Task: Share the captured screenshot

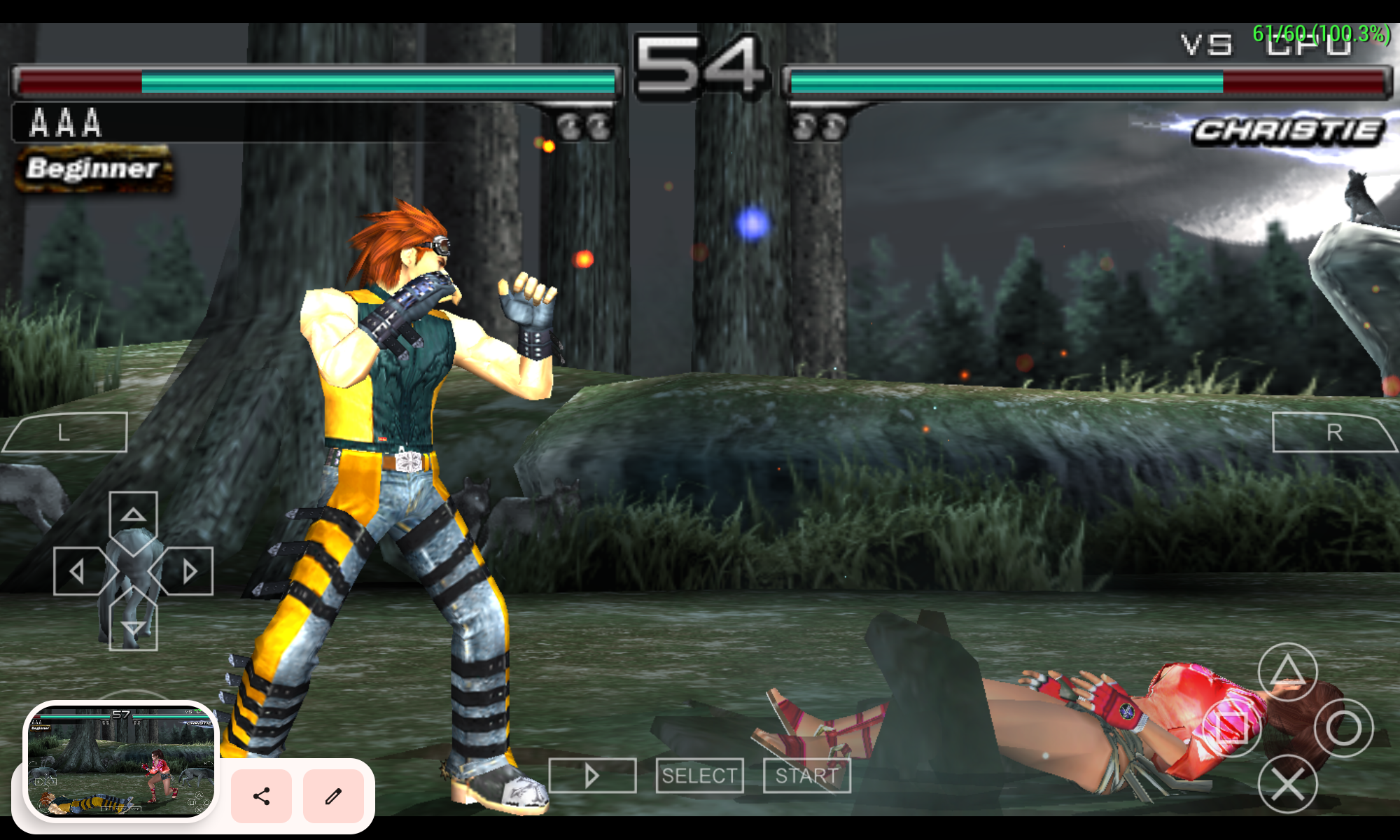Action: [x=261, y=796]
